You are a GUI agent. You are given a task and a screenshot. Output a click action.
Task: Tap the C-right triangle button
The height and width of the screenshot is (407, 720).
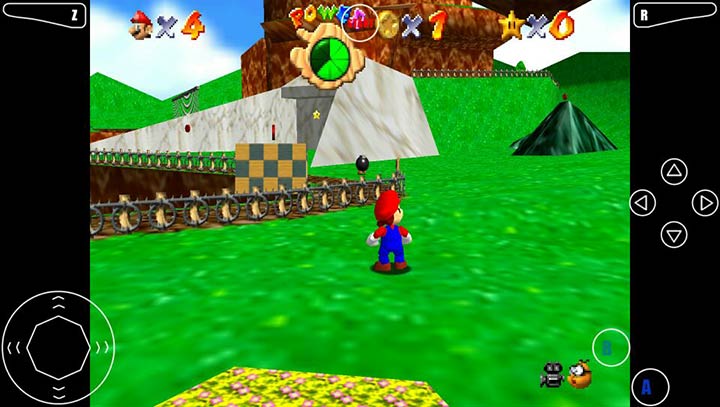pos(705,203)
